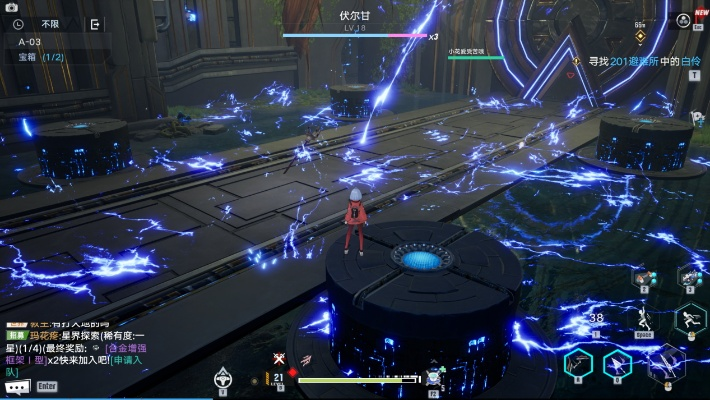Open the camera photo mode icon
The width and height of the screenshot is (710, 400).
pos(11,7)
